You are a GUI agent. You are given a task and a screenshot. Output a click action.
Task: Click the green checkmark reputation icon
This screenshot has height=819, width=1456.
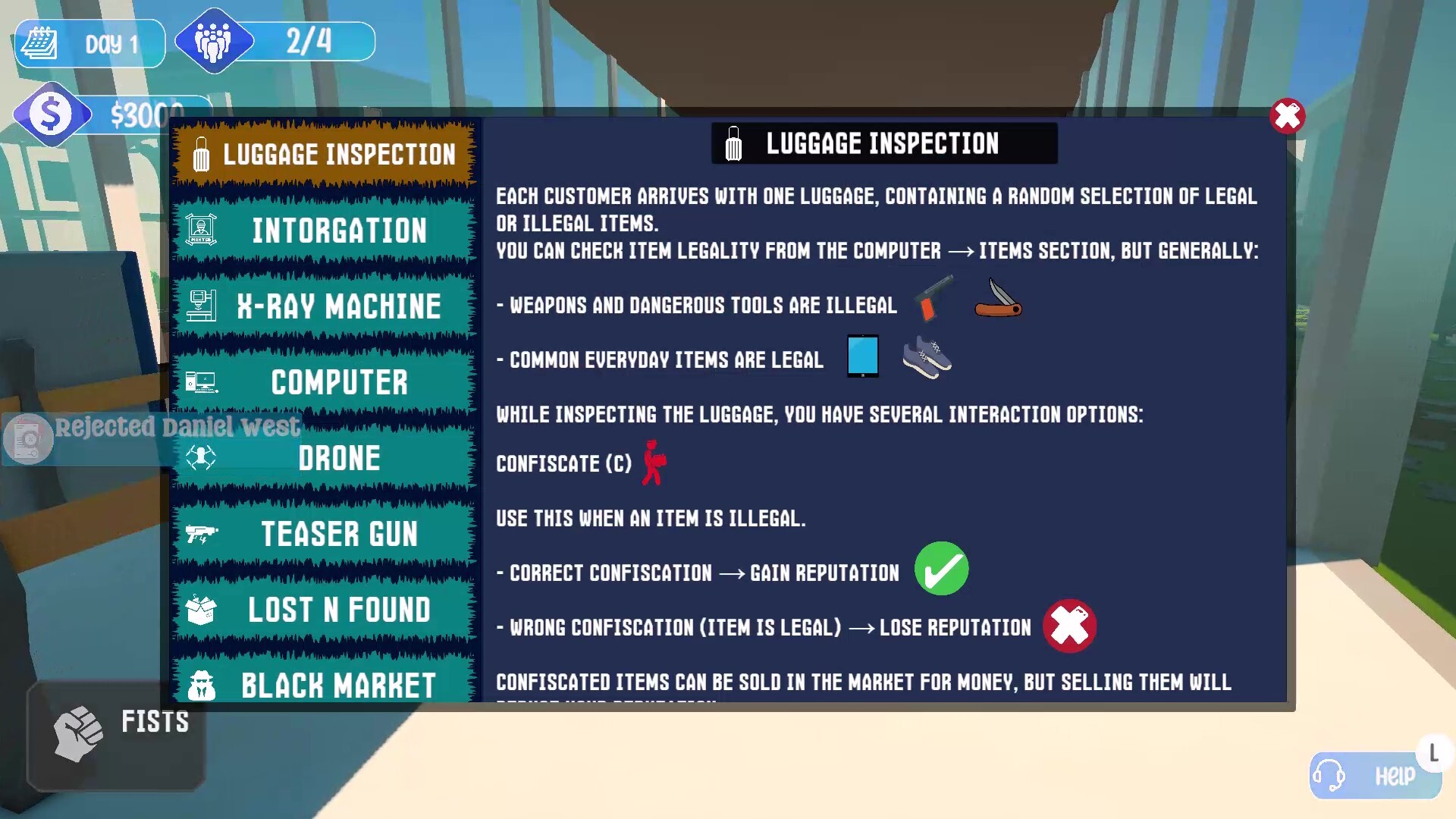[x=942, y=569]
